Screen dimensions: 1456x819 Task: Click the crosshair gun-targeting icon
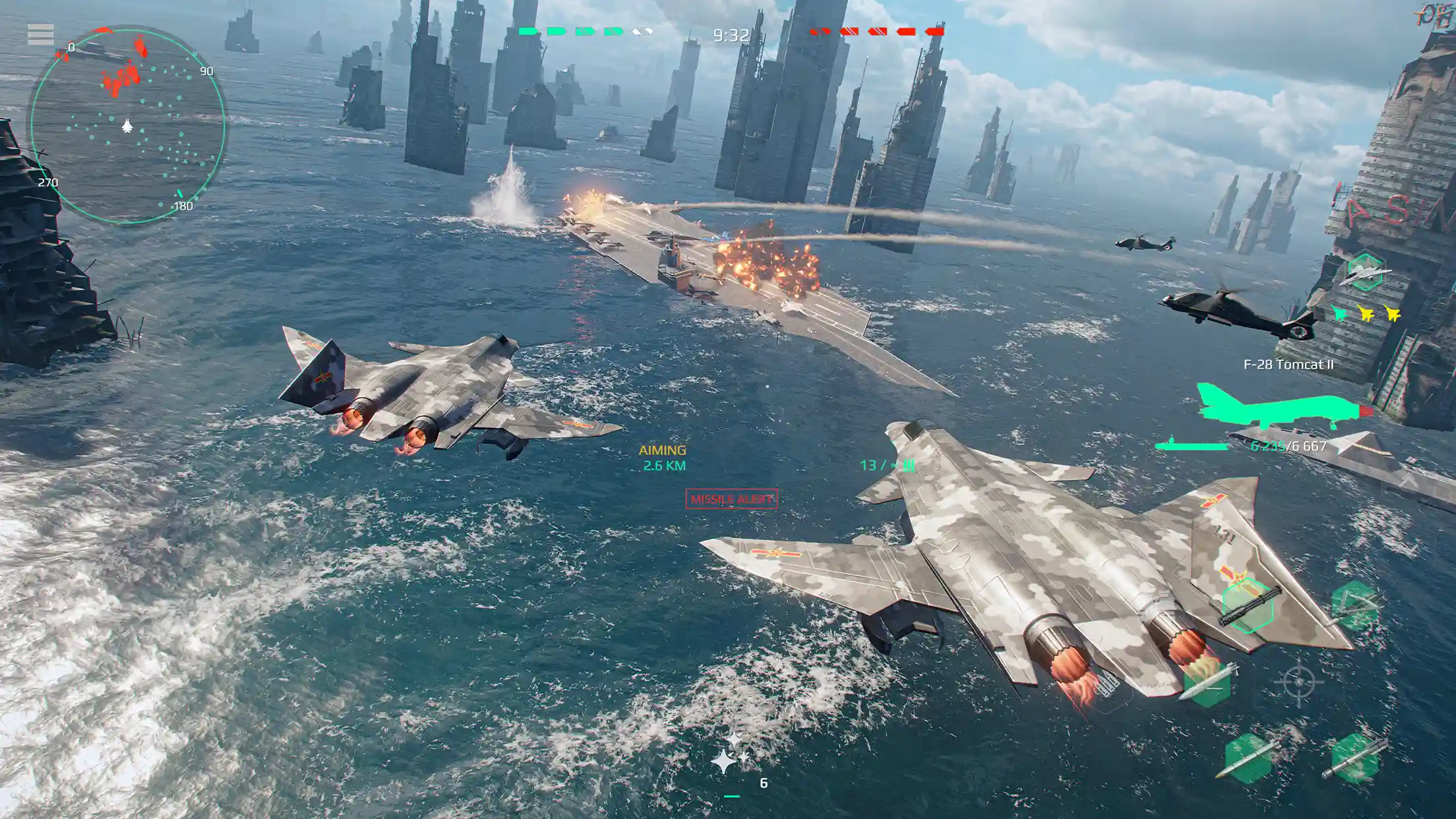click(x=1299, y=682)
